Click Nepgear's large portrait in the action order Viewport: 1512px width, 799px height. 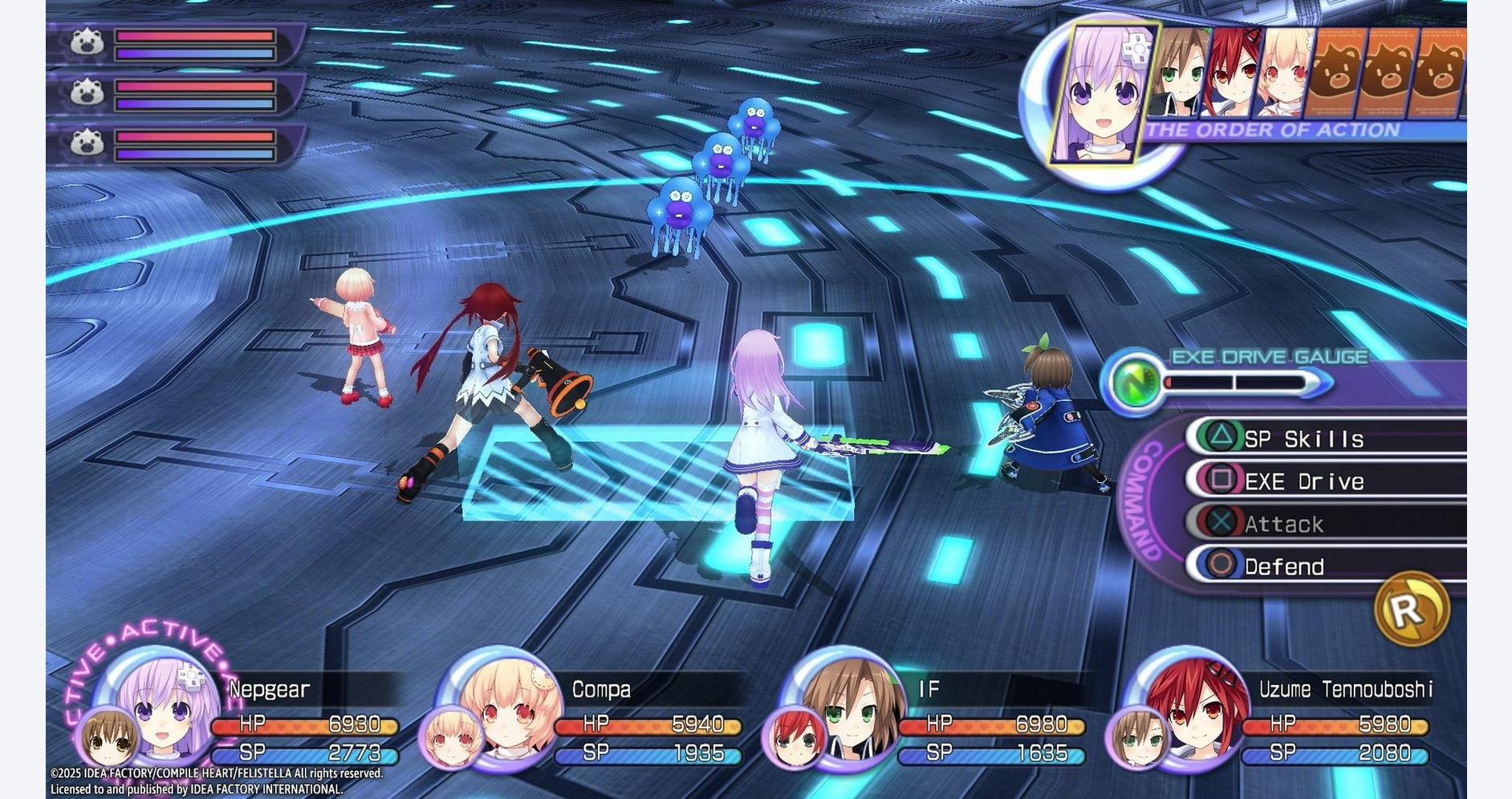point(1102,94)
